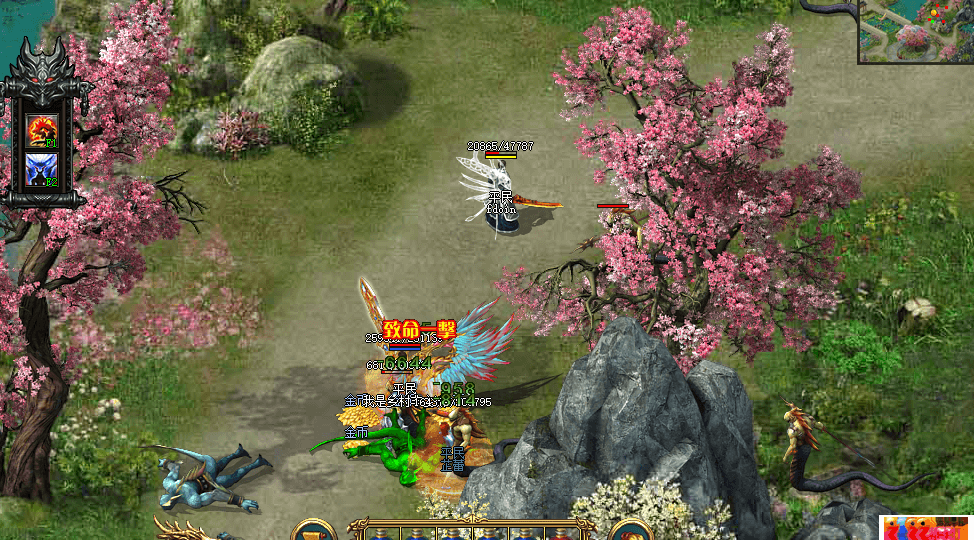Open the minimap
The width and height of the screenshot is (974, 540).
pos(915,31)
